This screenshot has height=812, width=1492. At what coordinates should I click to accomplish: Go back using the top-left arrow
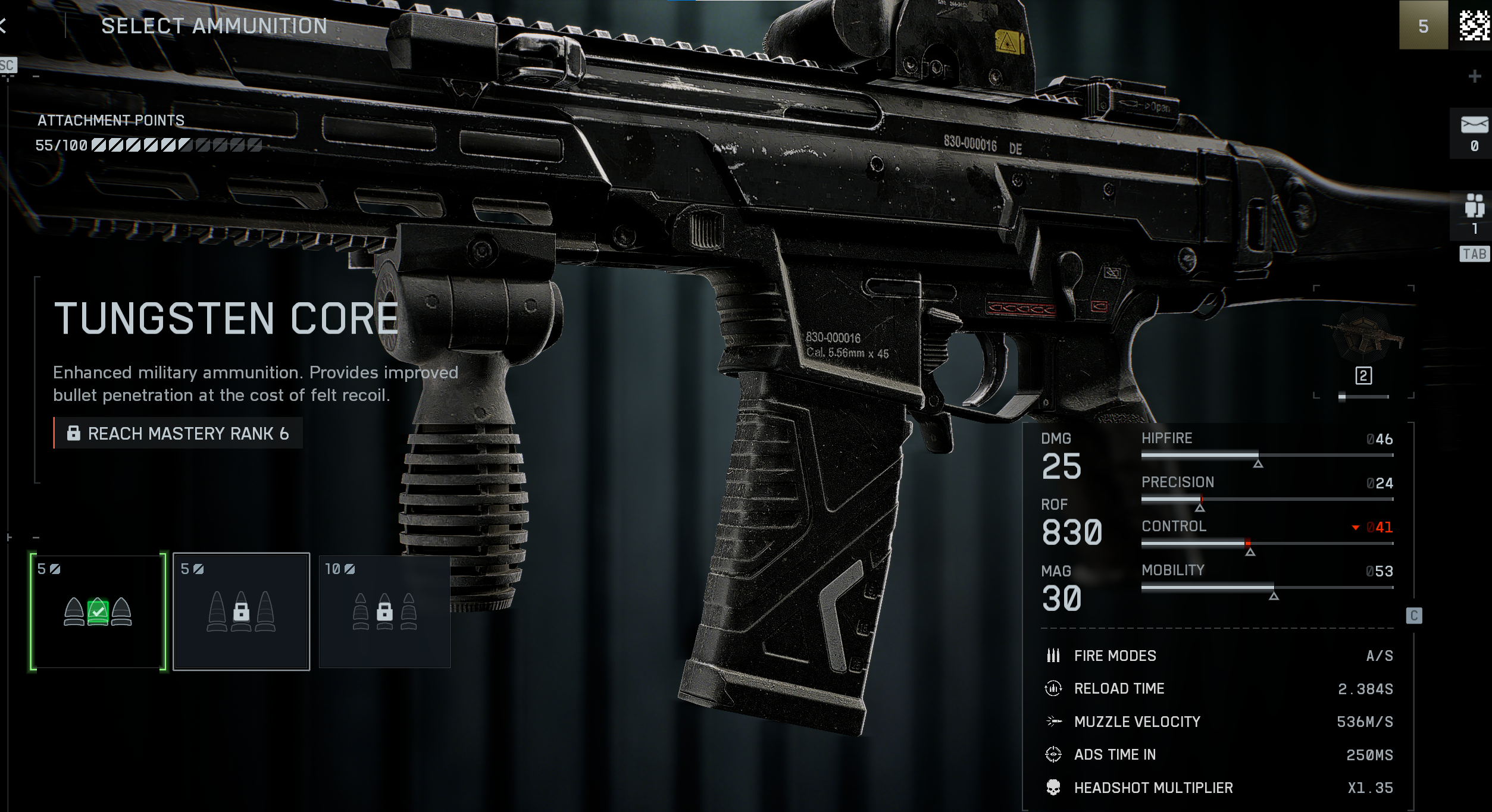[4, 26]
